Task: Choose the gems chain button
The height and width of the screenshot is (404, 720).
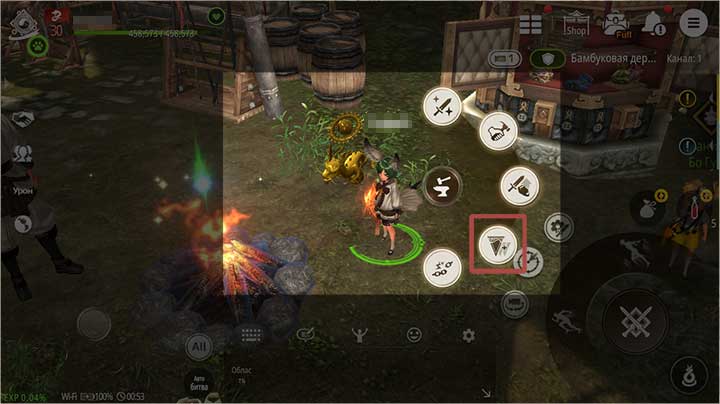Action: click(440, 267)
